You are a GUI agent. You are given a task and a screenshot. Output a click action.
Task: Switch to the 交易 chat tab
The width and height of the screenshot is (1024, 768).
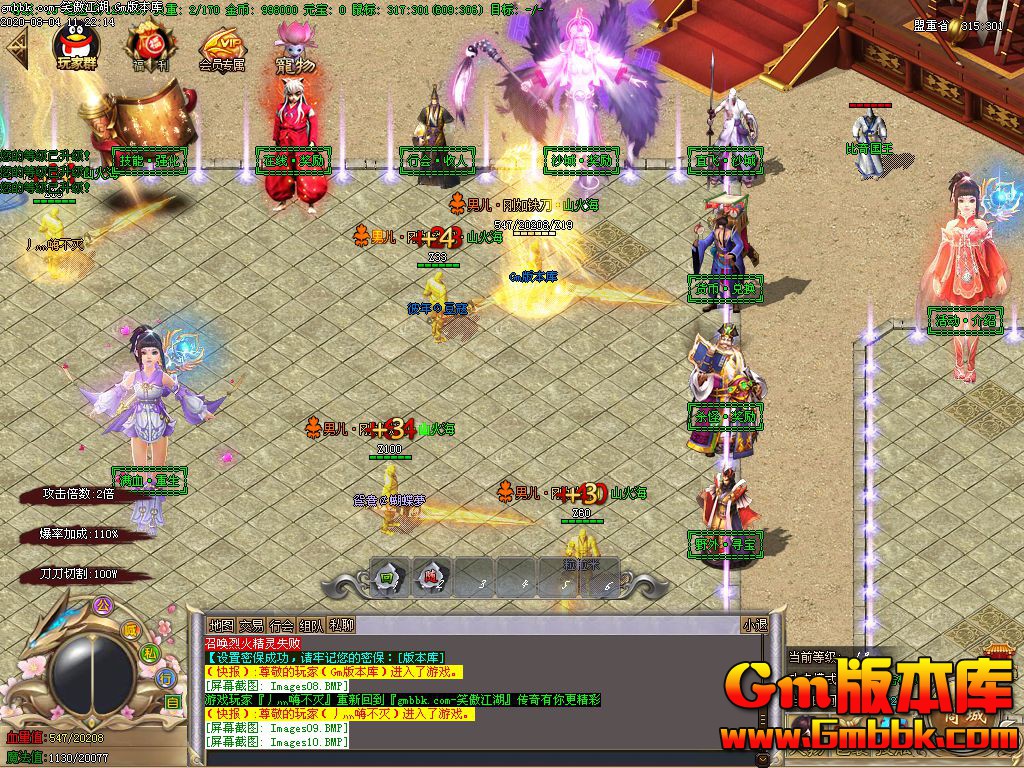[251, 625]
